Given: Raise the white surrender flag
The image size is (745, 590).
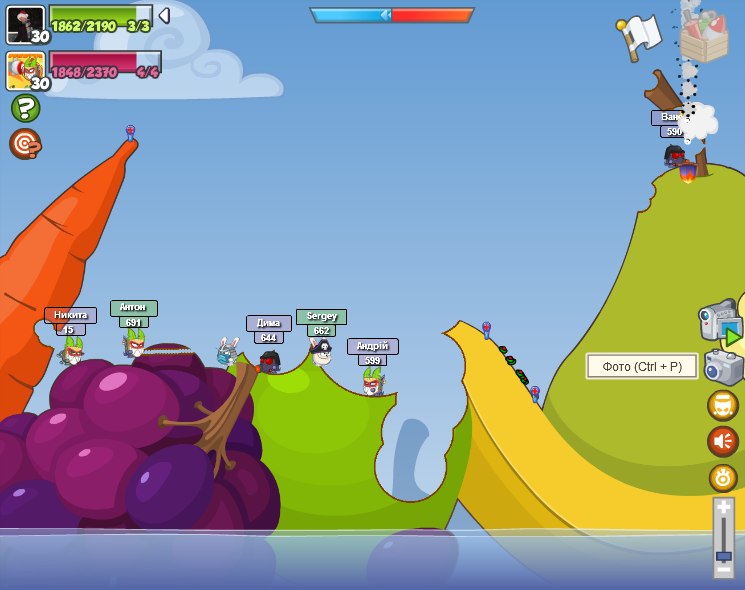Looking at the screenshot, I should [640, 37].
